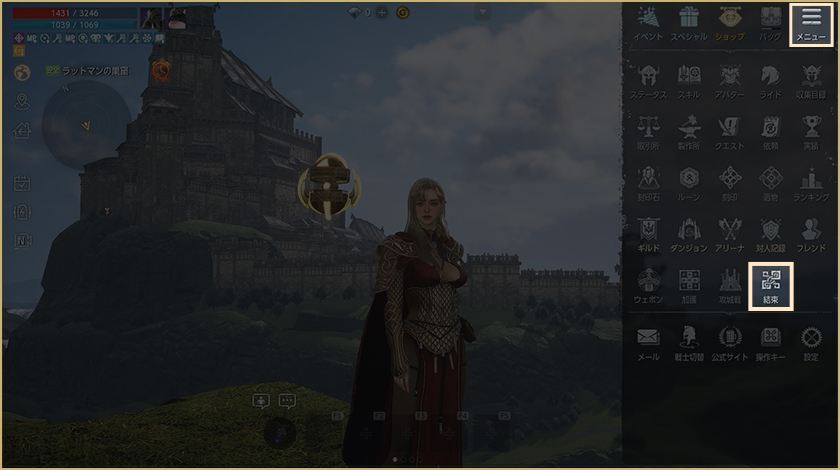Open the 製作所 crafting anvil menu
The width and height of the screenshot is (840, 470).
tap(688, 132)
